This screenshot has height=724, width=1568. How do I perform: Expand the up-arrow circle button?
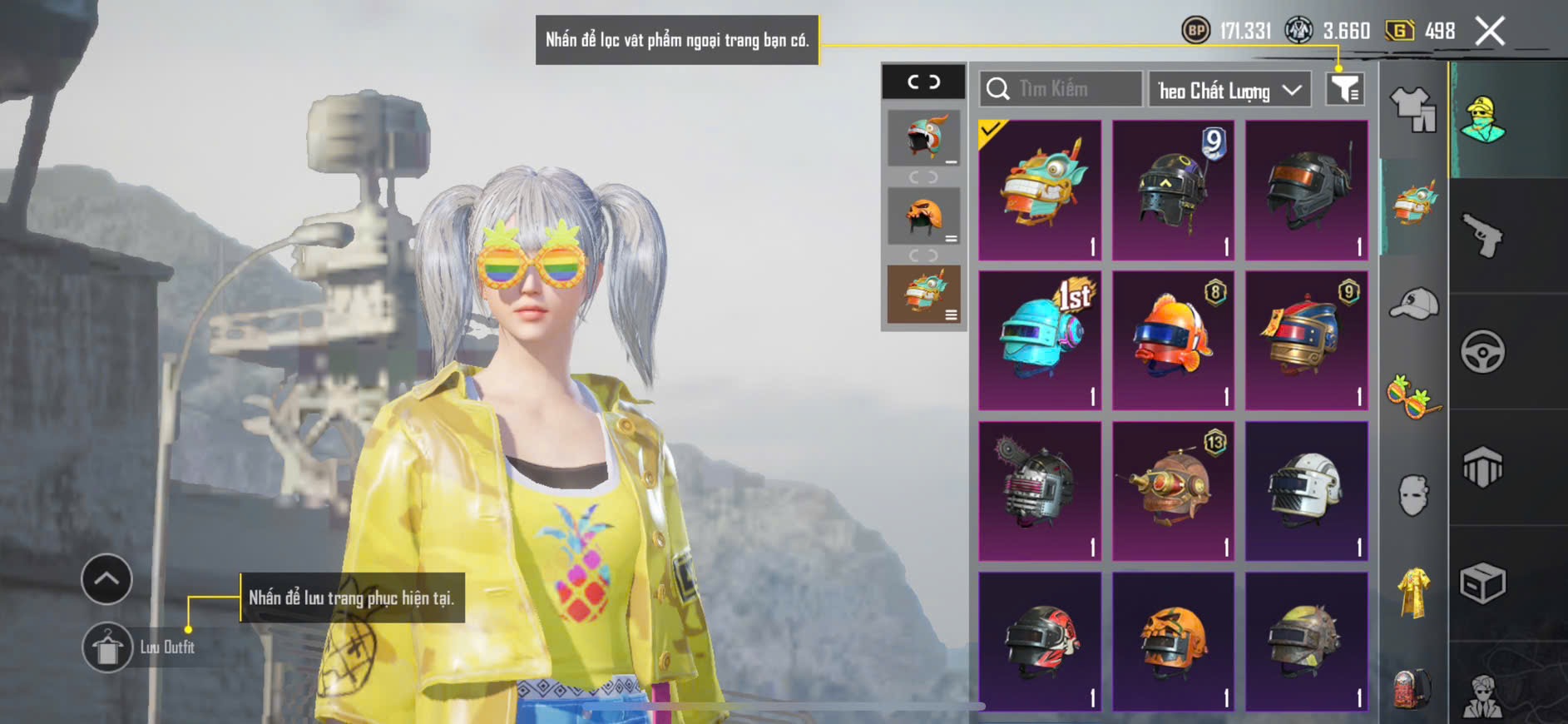click(x=106, y=578)
